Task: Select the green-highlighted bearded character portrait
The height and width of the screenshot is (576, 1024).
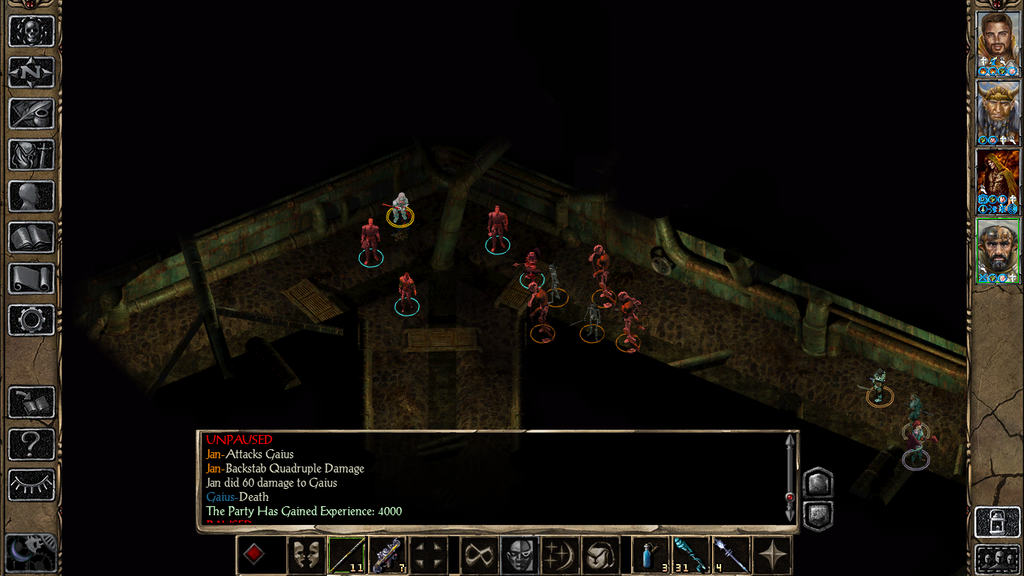Action: [x=997, y=251]
